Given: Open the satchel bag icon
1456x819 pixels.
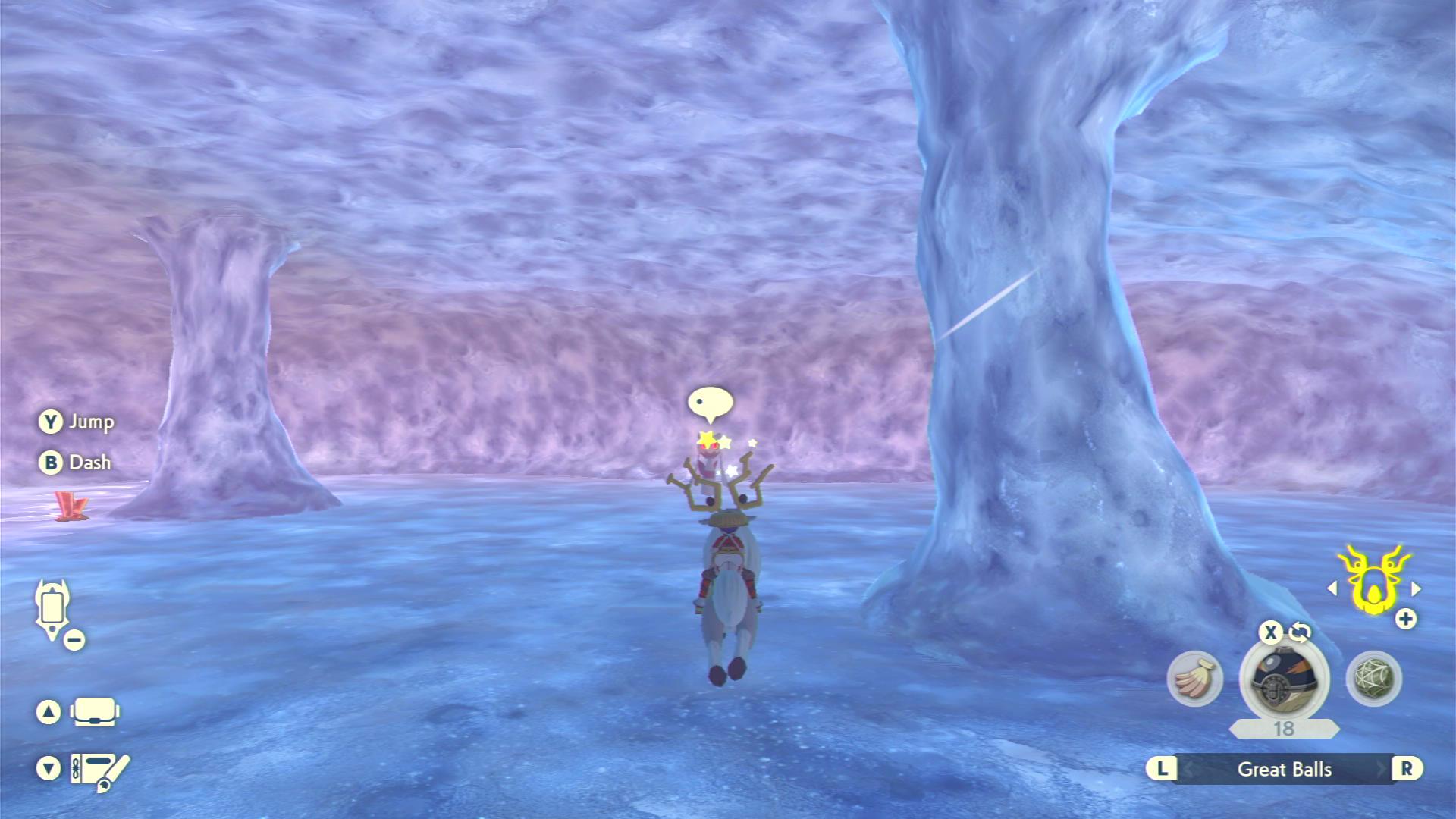Looking at the screenshot, I should coord(95,712).
